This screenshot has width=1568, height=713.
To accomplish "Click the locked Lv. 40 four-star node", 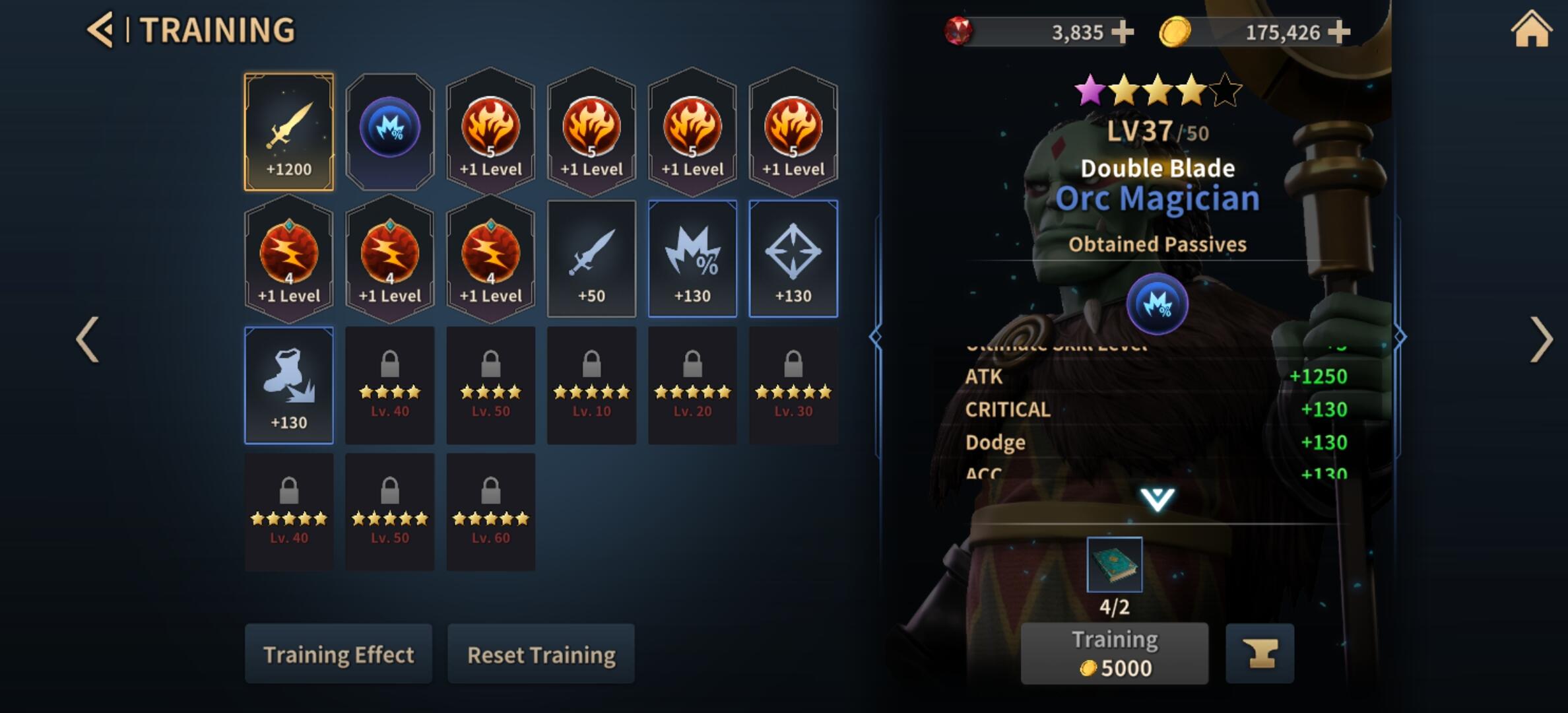I will pos(390,384).
